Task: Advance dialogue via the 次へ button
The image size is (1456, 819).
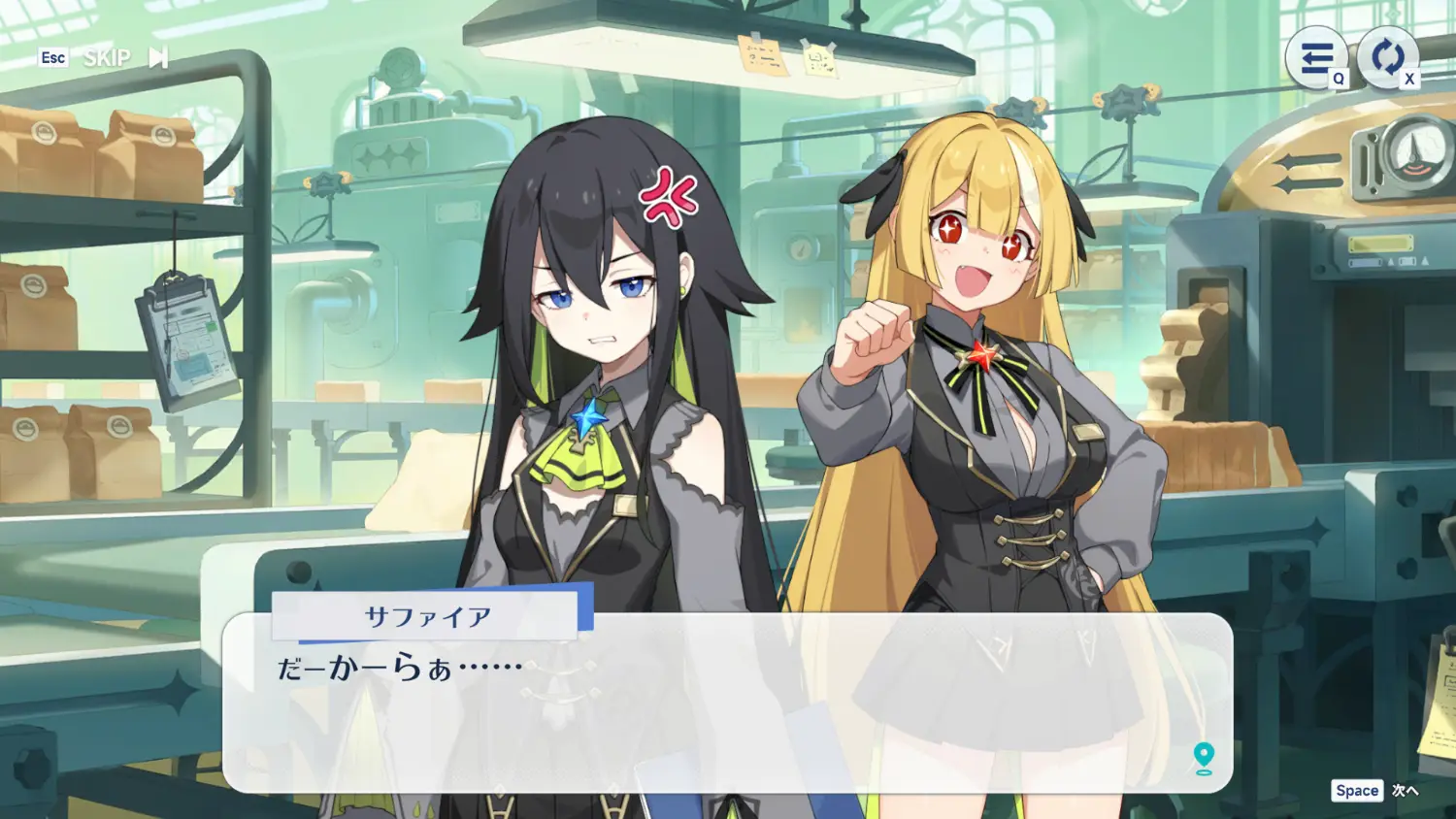Action: point(1404,790)
